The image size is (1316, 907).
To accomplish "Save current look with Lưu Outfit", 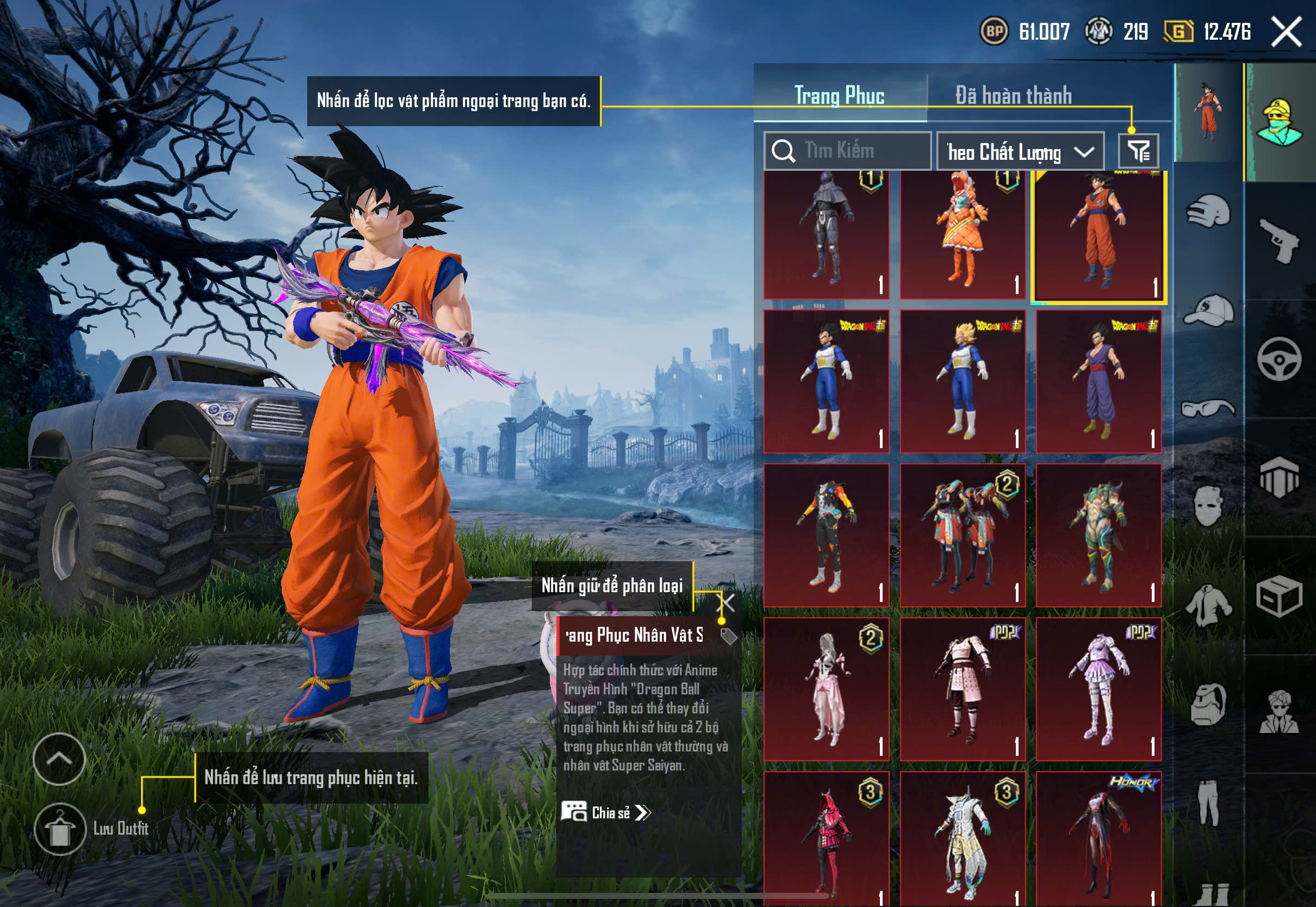I will [x=60, y=829].
